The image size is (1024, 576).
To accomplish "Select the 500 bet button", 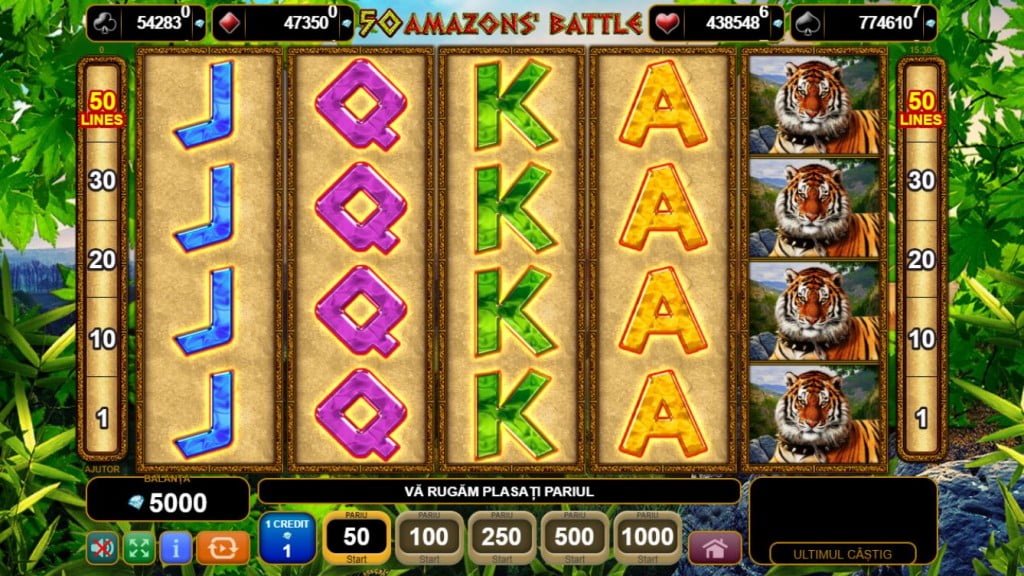I will click(574, 538).
